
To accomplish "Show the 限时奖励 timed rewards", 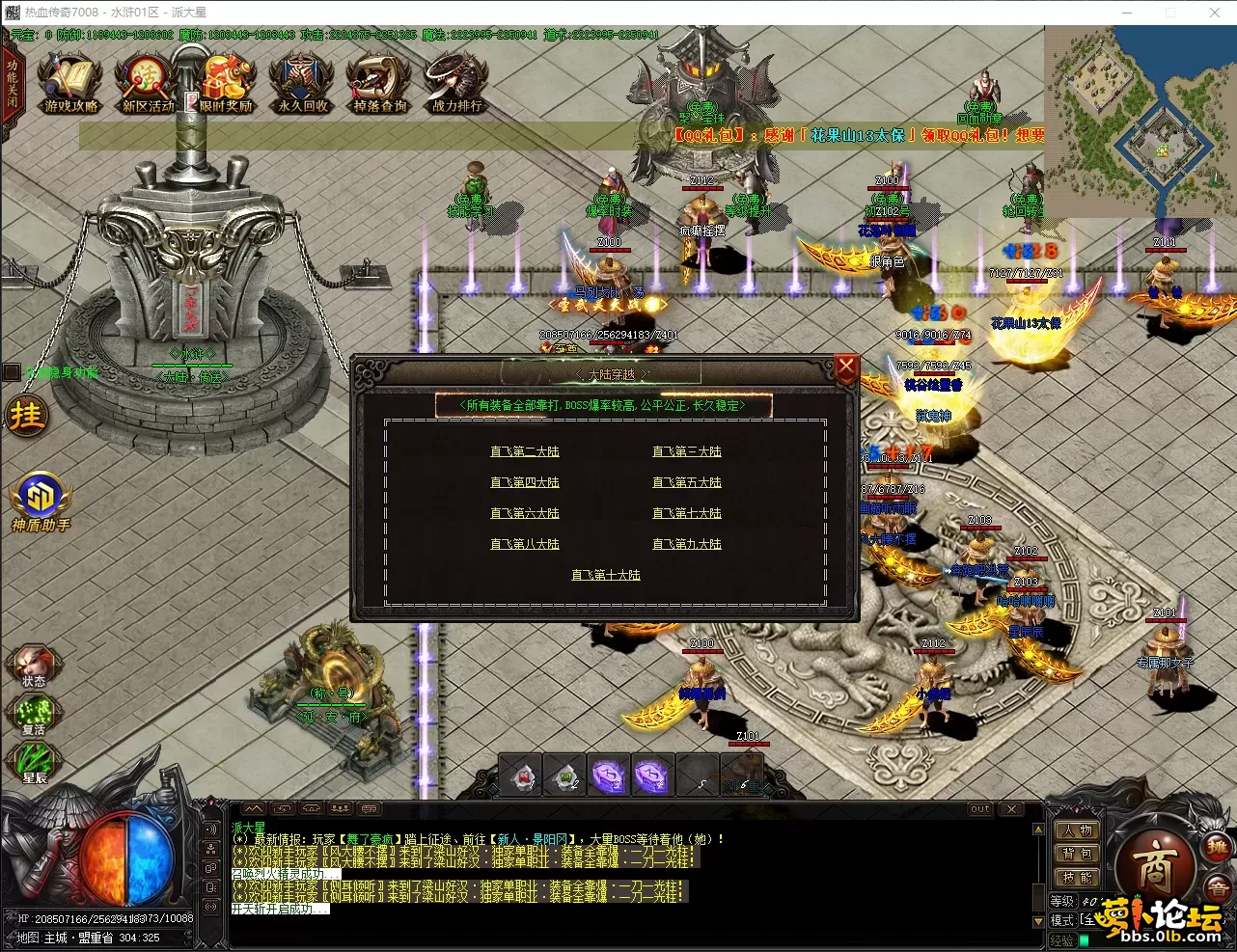I will [225, 84].
